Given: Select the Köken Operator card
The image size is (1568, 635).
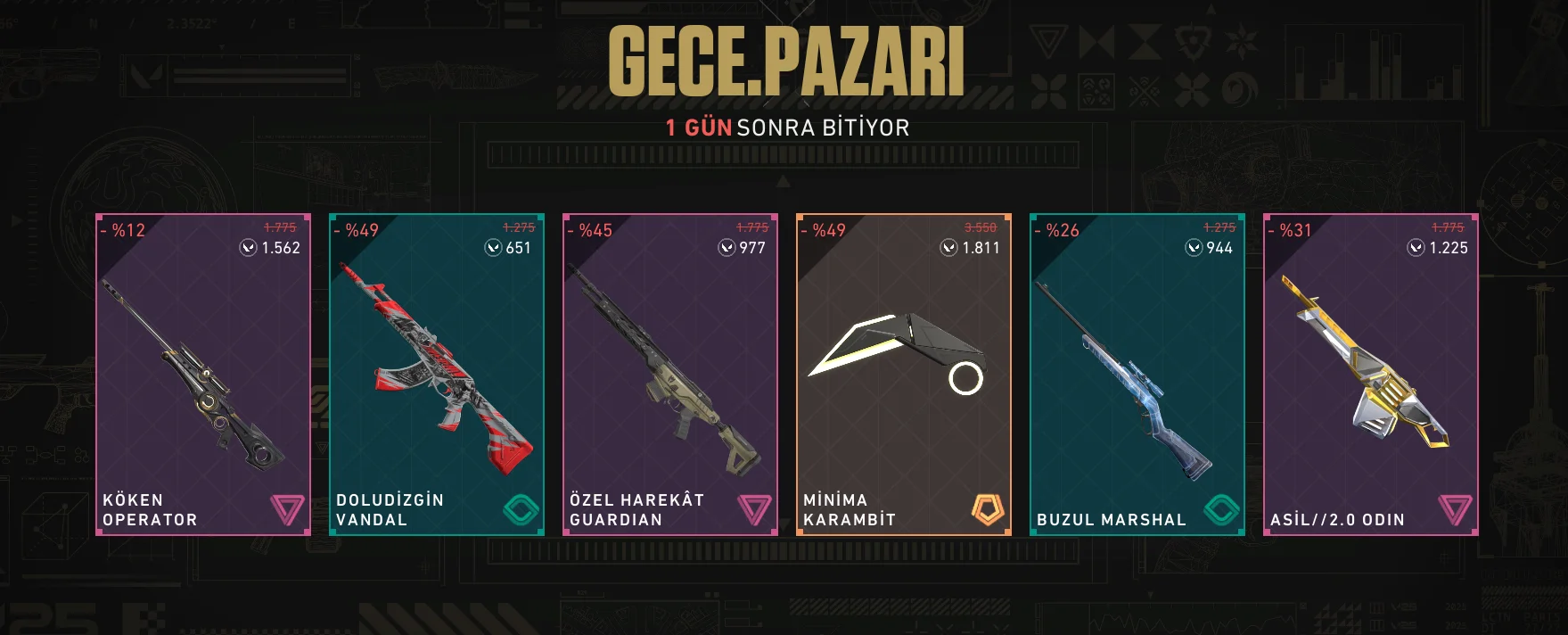Looking at the screenshot, I should click(203, 375).
